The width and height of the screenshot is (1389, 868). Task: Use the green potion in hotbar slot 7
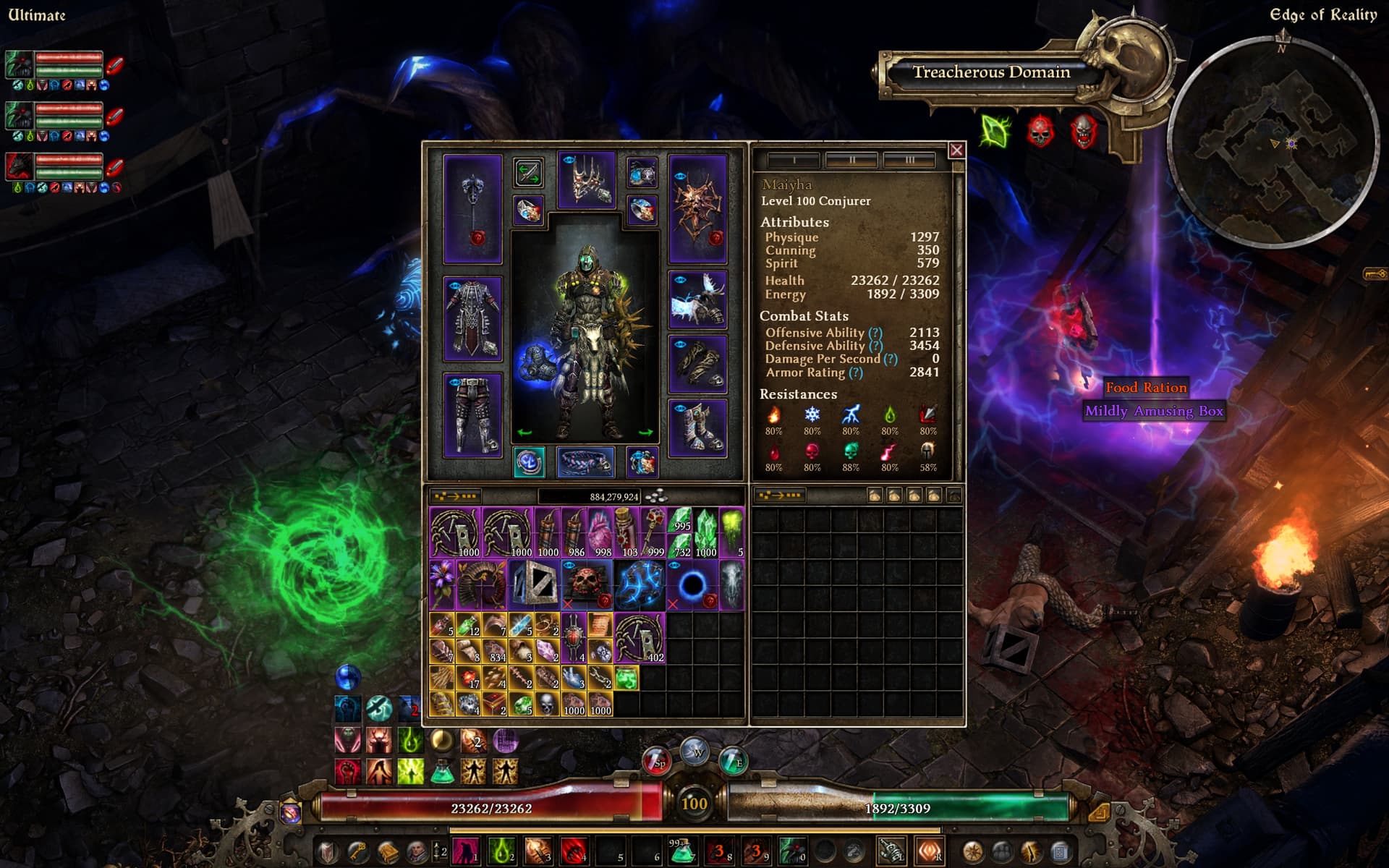pos(681,852)
